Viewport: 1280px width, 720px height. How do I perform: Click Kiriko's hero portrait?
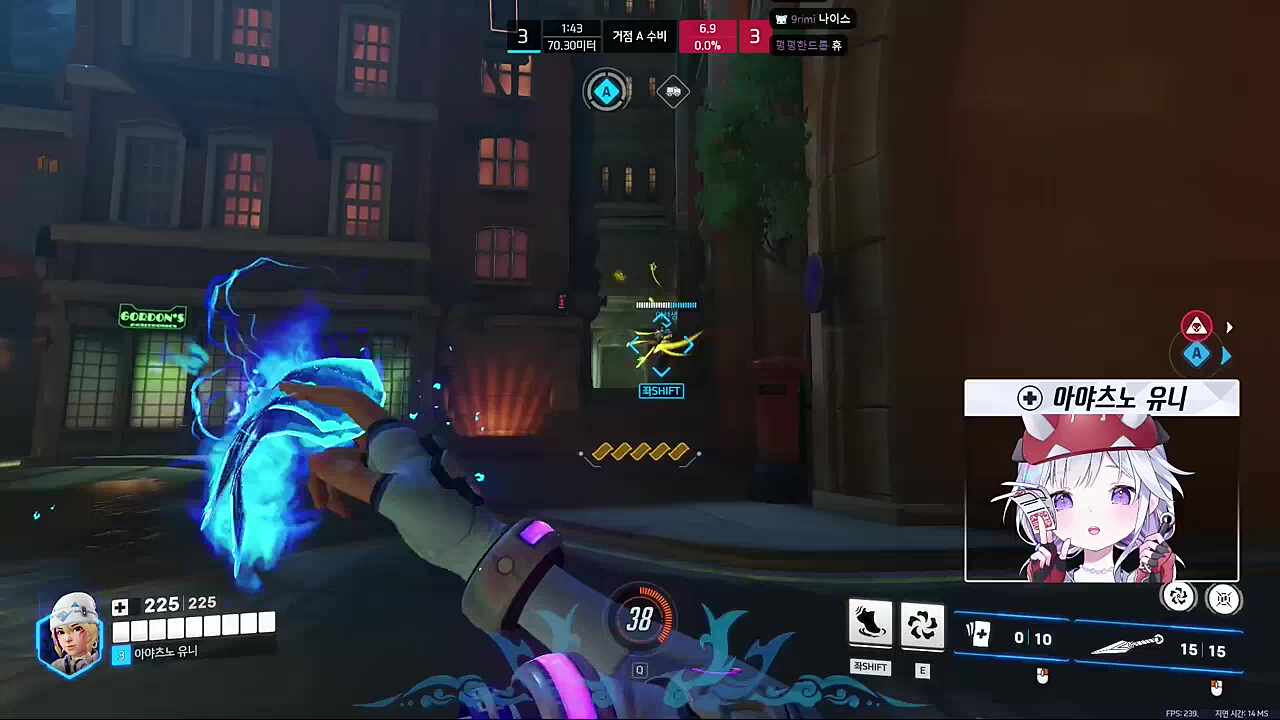tap(69, 633)
